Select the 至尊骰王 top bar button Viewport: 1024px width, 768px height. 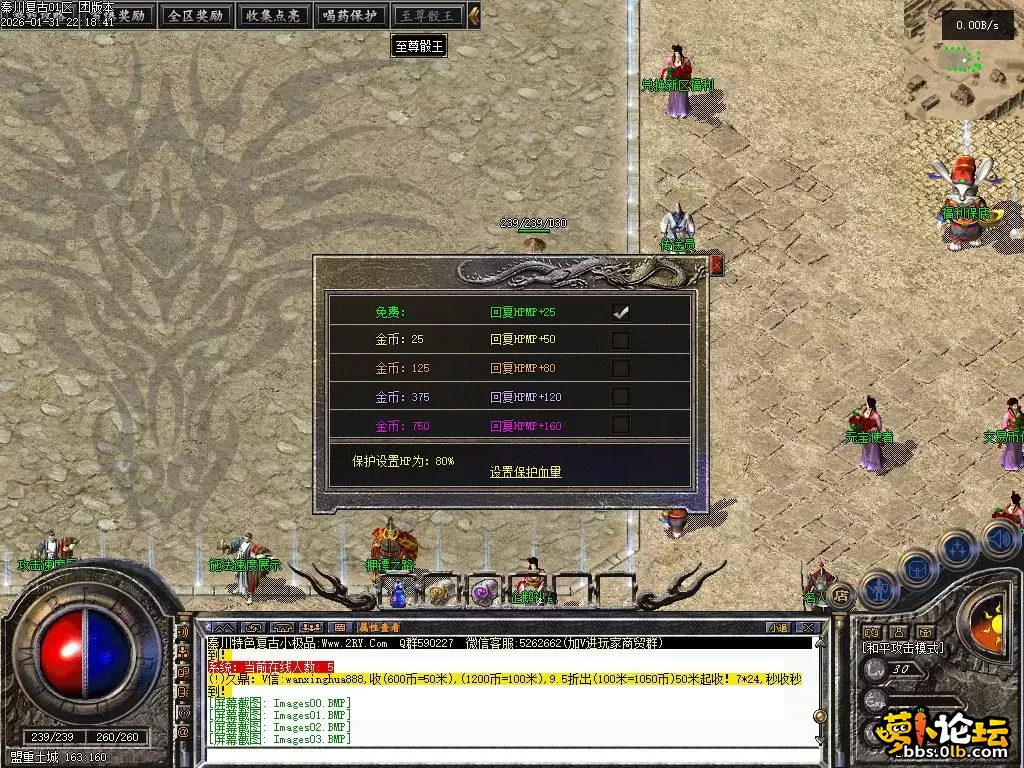pos(427,16)
